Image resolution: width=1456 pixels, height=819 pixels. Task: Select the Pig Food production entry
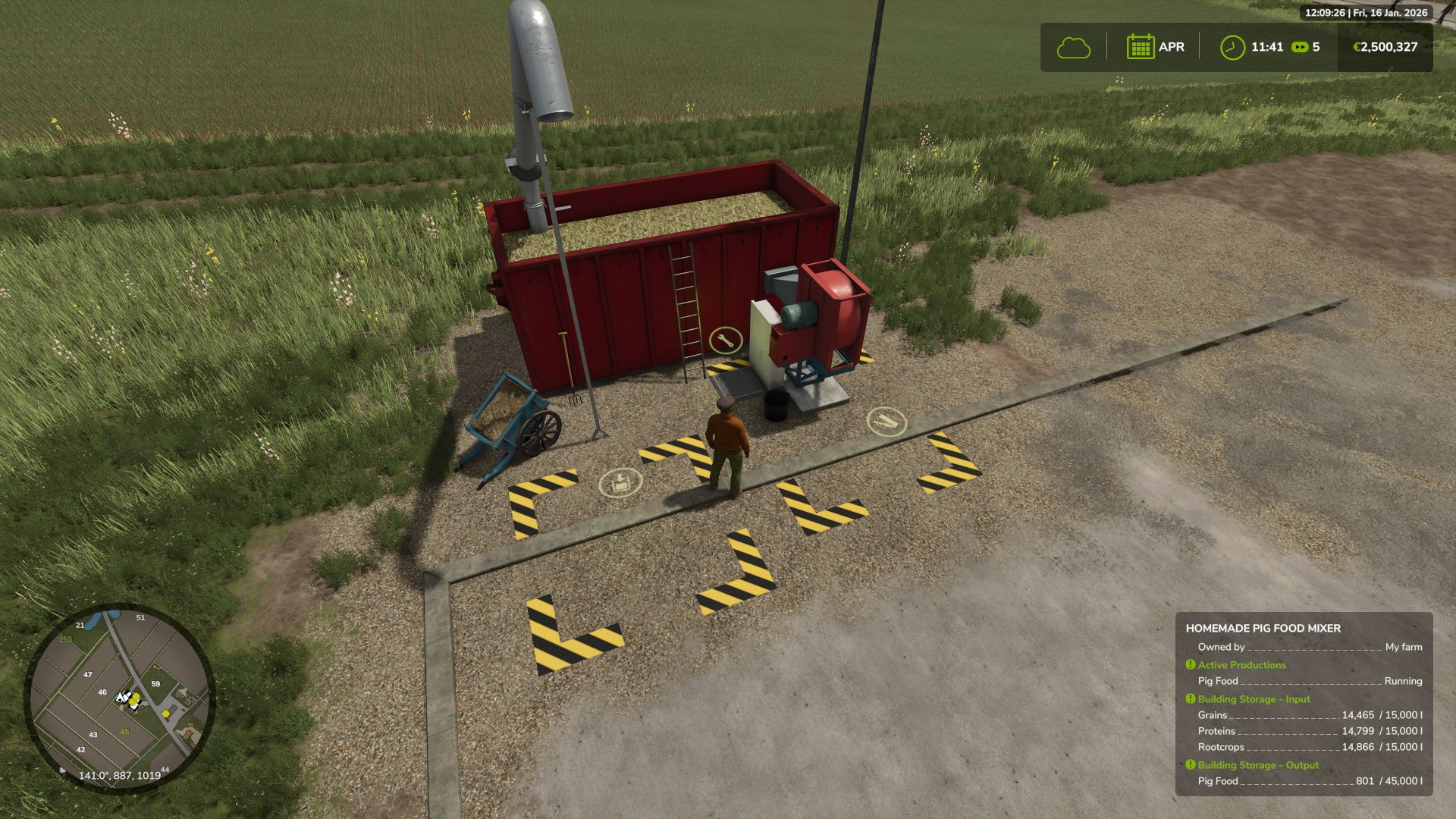(1217, 681)
